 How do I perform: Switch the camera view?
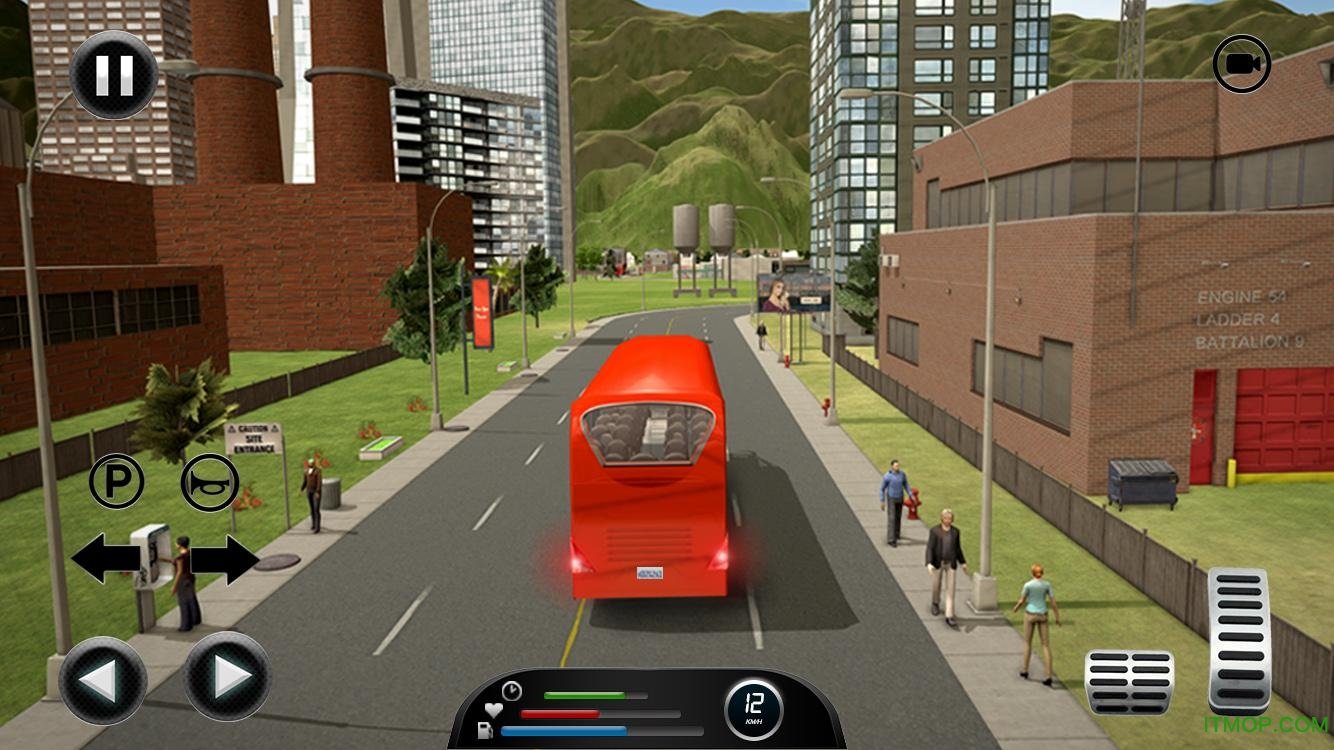click(1241, 65)
